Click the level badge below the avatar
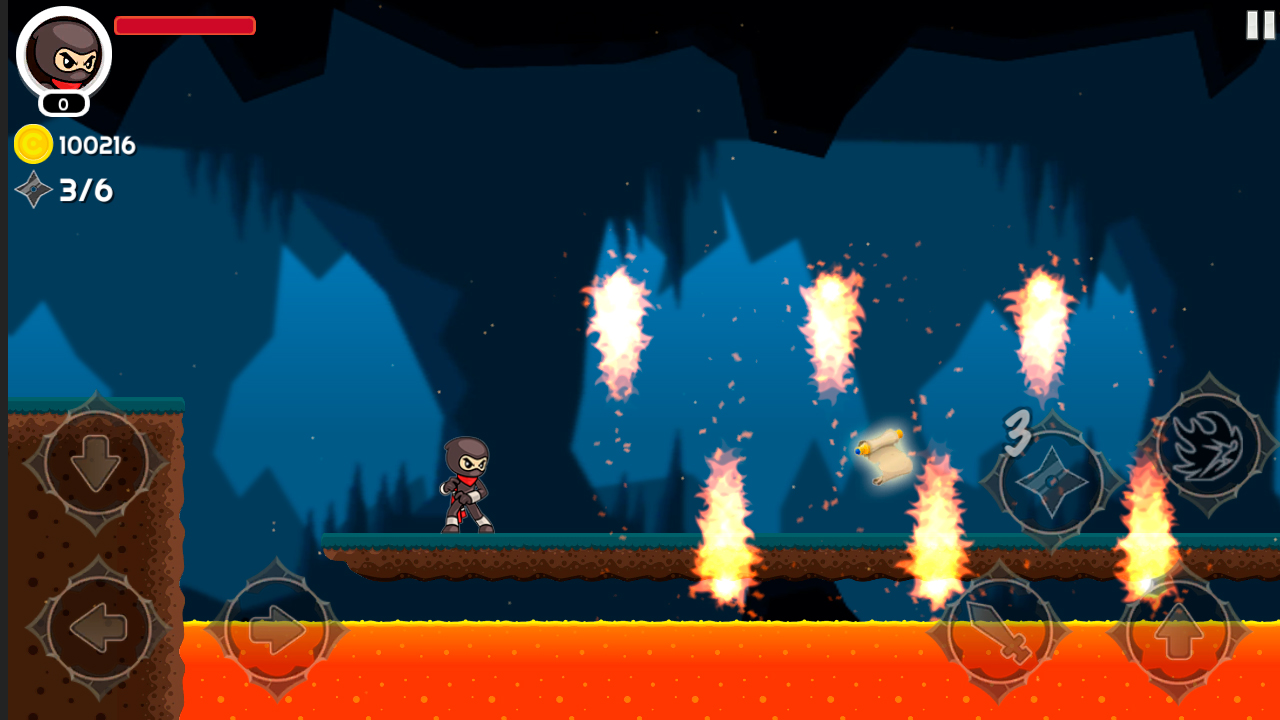The image size is (1280, 720). point(62,101)
